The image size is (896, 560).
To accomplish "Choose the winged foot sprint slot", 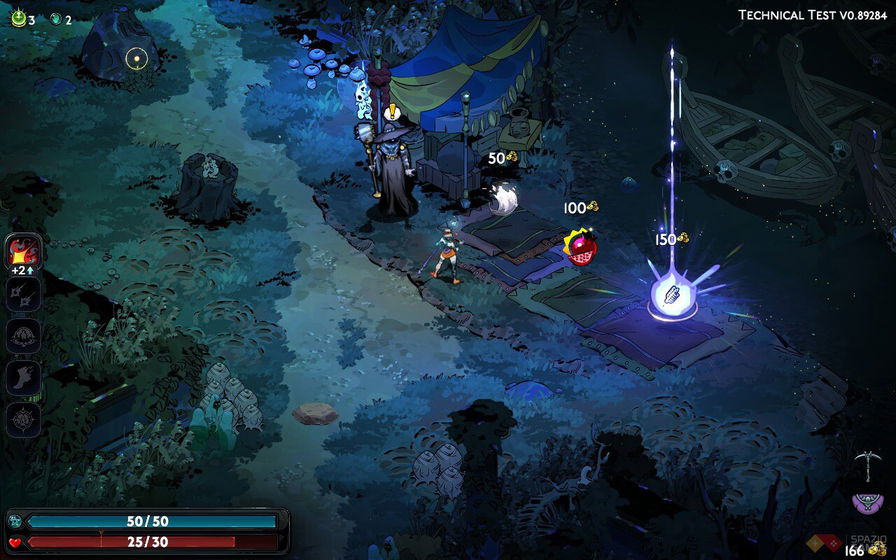I will point(23,378).
